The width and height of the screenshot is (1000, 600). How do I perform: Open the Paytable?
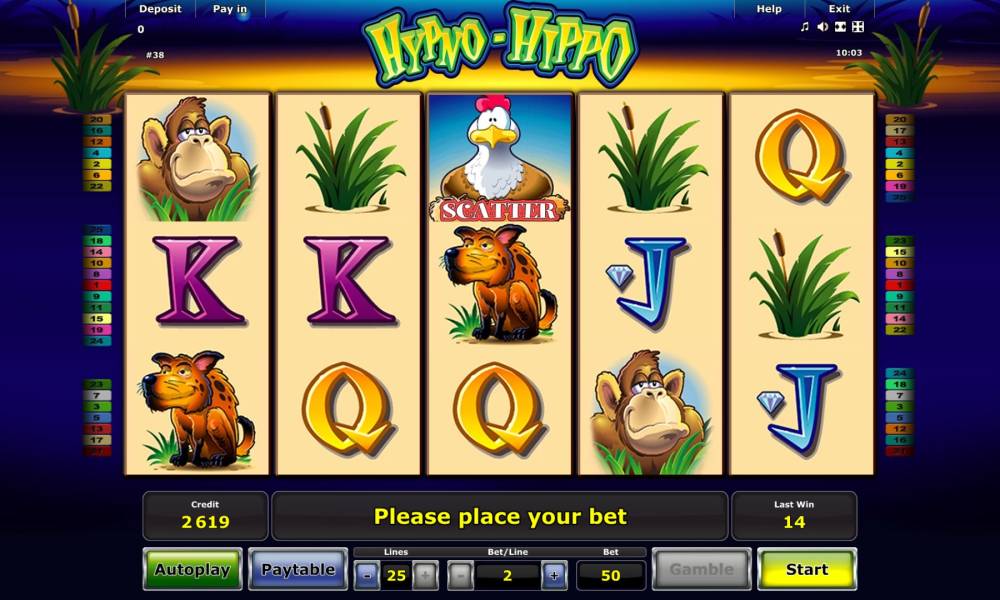pos(297,570)
